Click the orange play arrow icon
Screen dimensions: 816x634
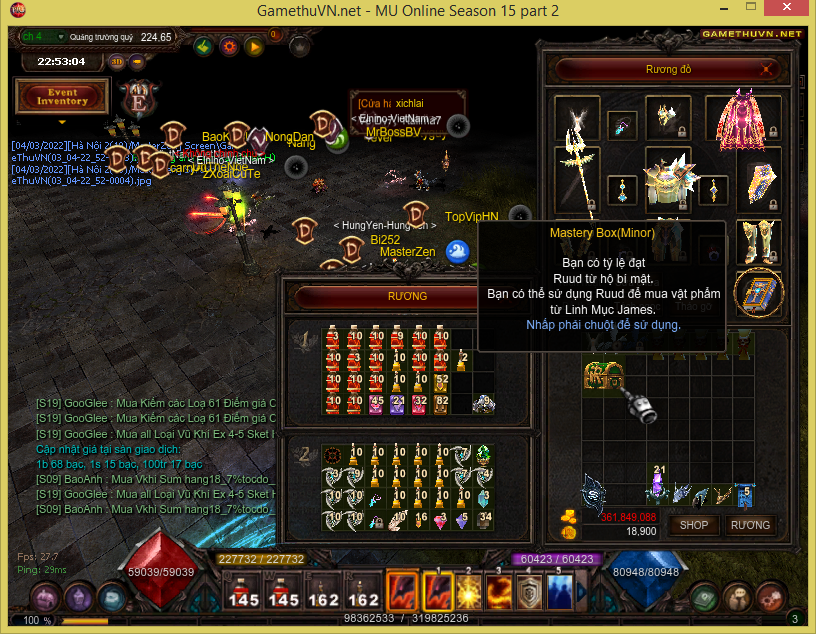254,46
